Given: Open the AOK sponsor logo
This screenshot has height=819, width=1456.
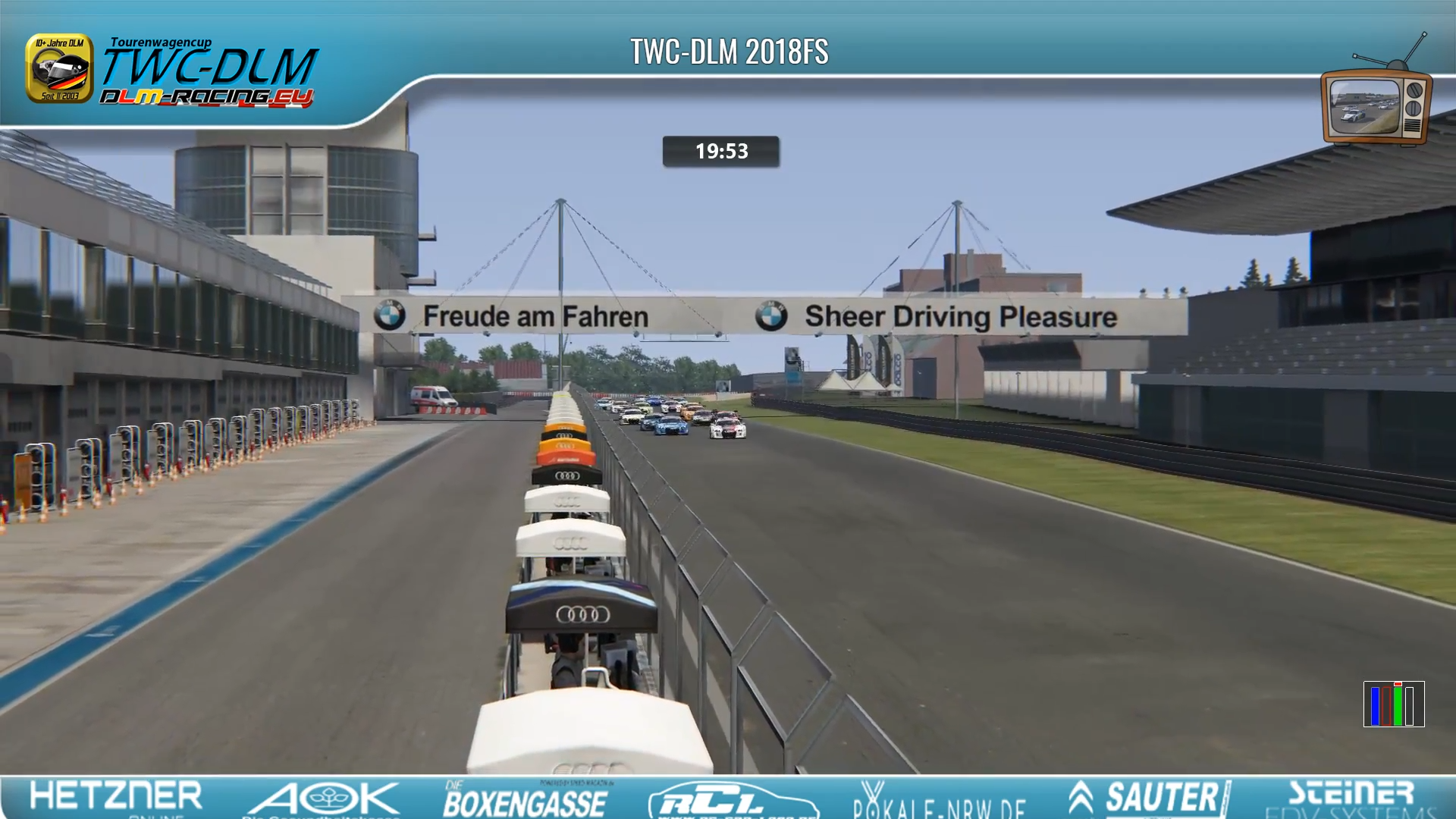Looking at the screenshot, I should tap(324, 799).
